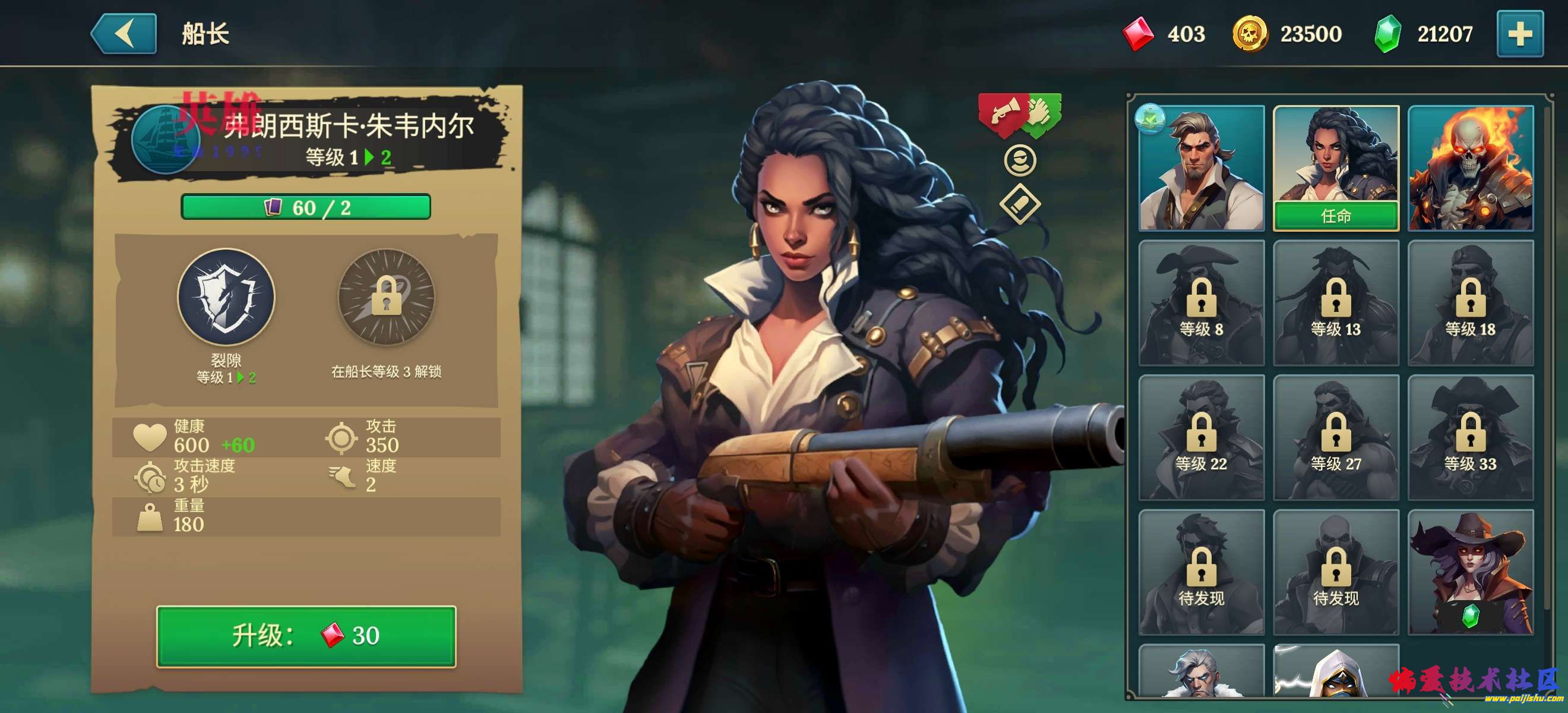Open the currency purchase plus button
Viewport: 1568px width, 713px height.
(1519, 34)
